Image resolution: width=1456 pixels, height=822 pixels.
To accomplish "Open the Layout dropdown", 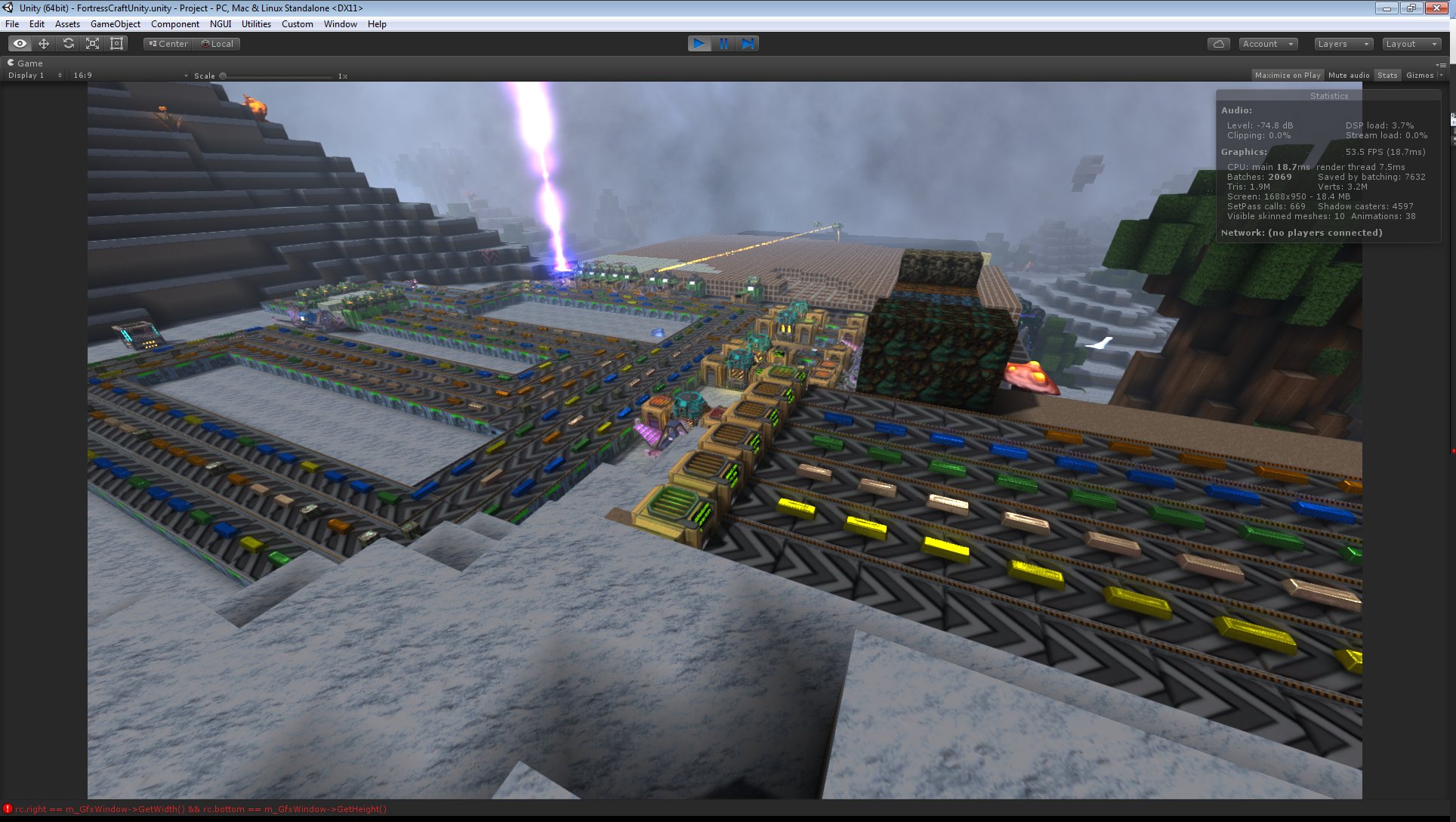I will (x=1411, y=43).
